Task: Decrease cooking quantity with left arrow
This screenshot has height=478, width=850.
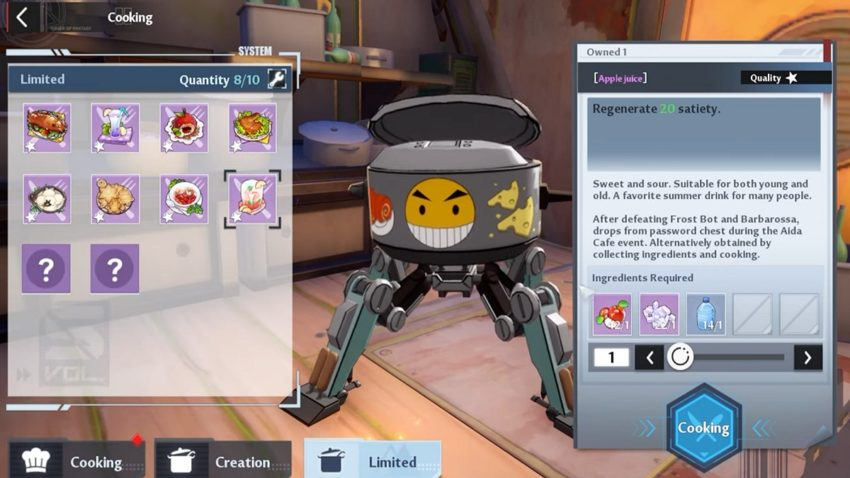Action: 648,357
